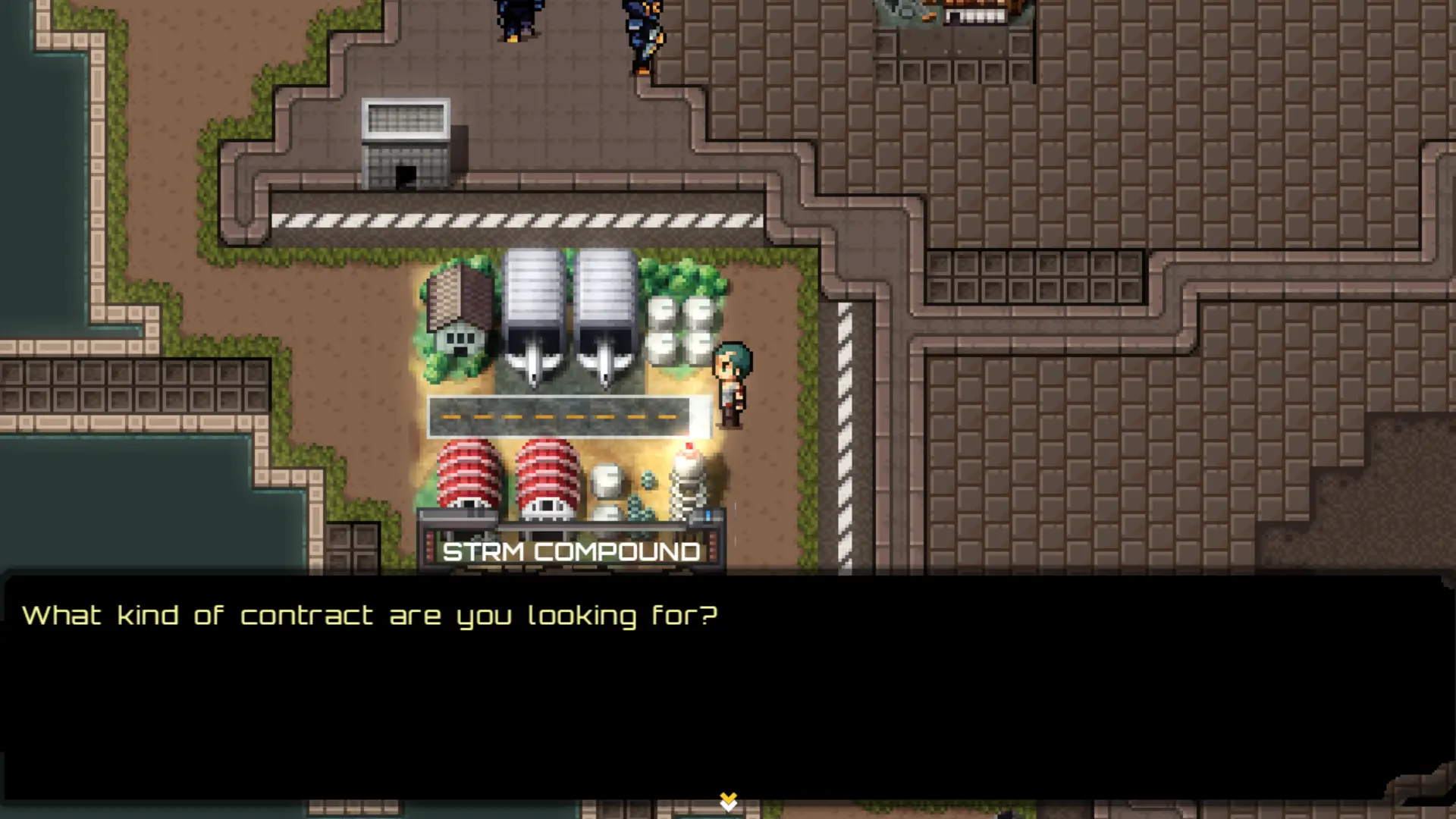The image size is (1456, 819).
Task: Advance dialogue with the yellow arrow indicator
Action: pyautogui.click(x=728, y=801)
